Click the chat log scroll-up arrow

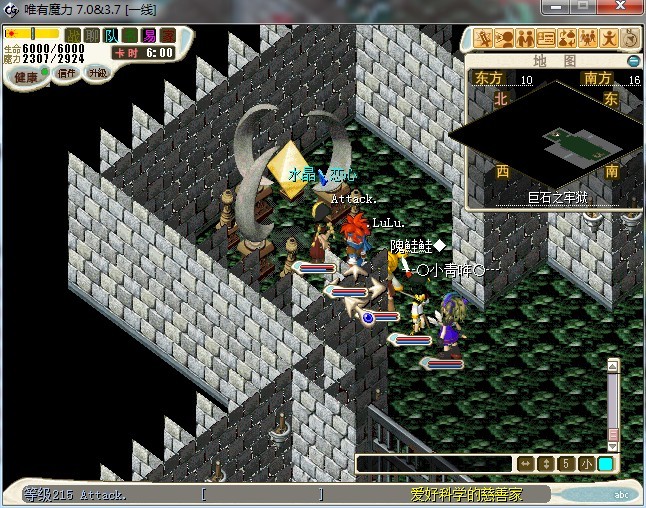click(x=613, y=366)
